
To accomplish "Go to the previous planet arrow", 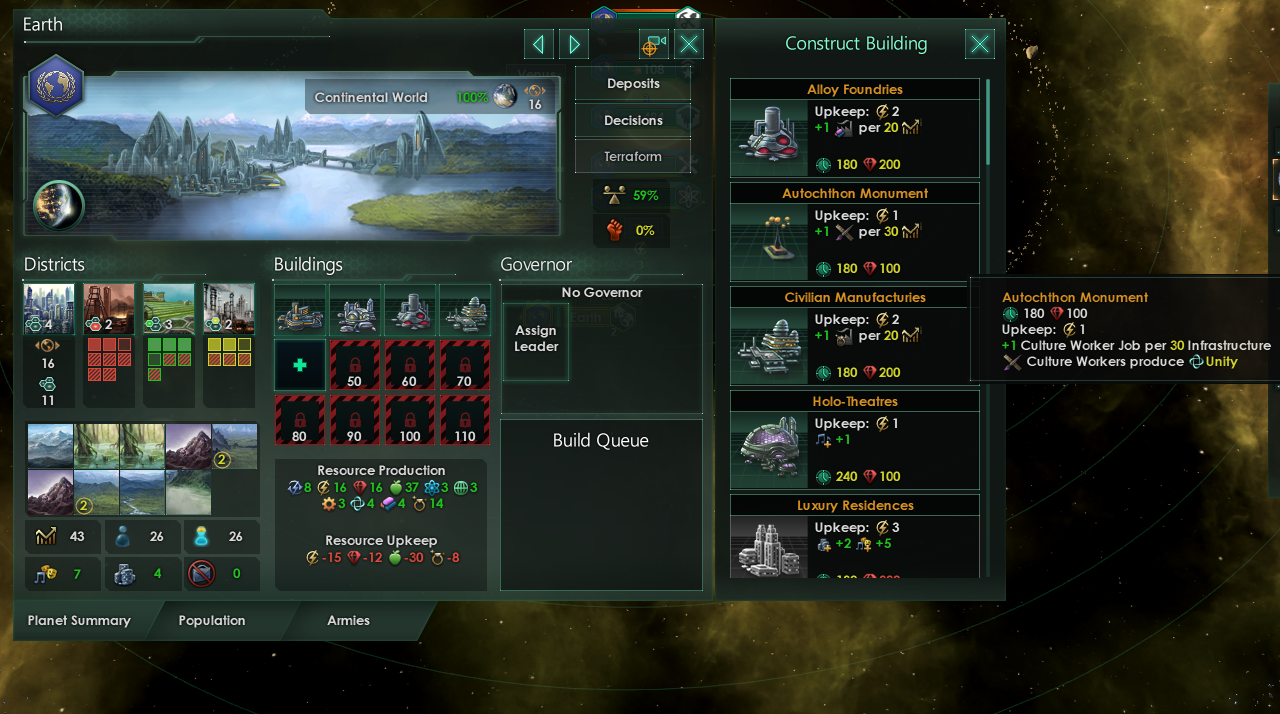I will (539, 44).
